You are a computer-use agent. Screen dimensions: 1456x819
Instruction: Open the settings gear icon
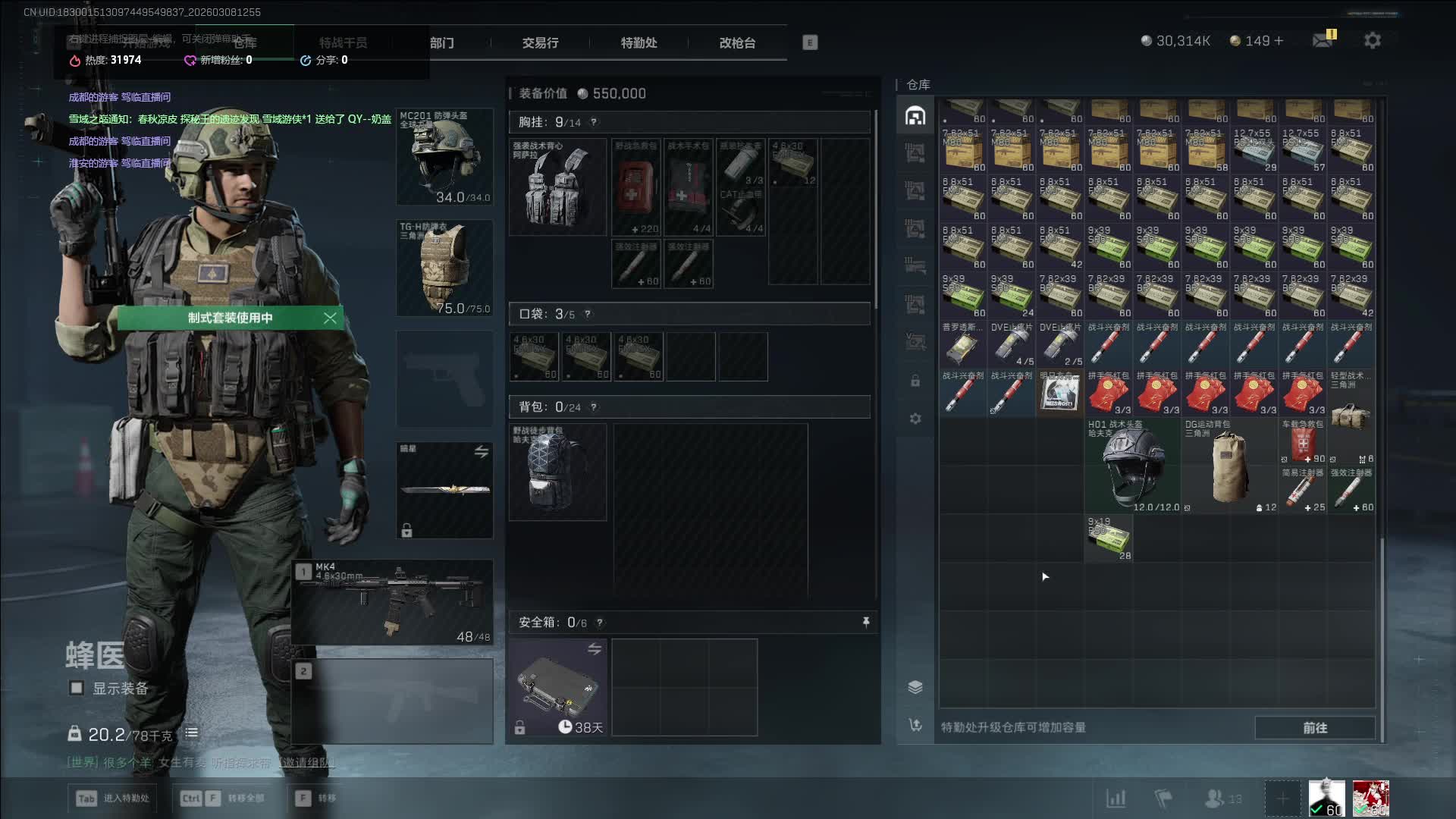[1373, 41]
